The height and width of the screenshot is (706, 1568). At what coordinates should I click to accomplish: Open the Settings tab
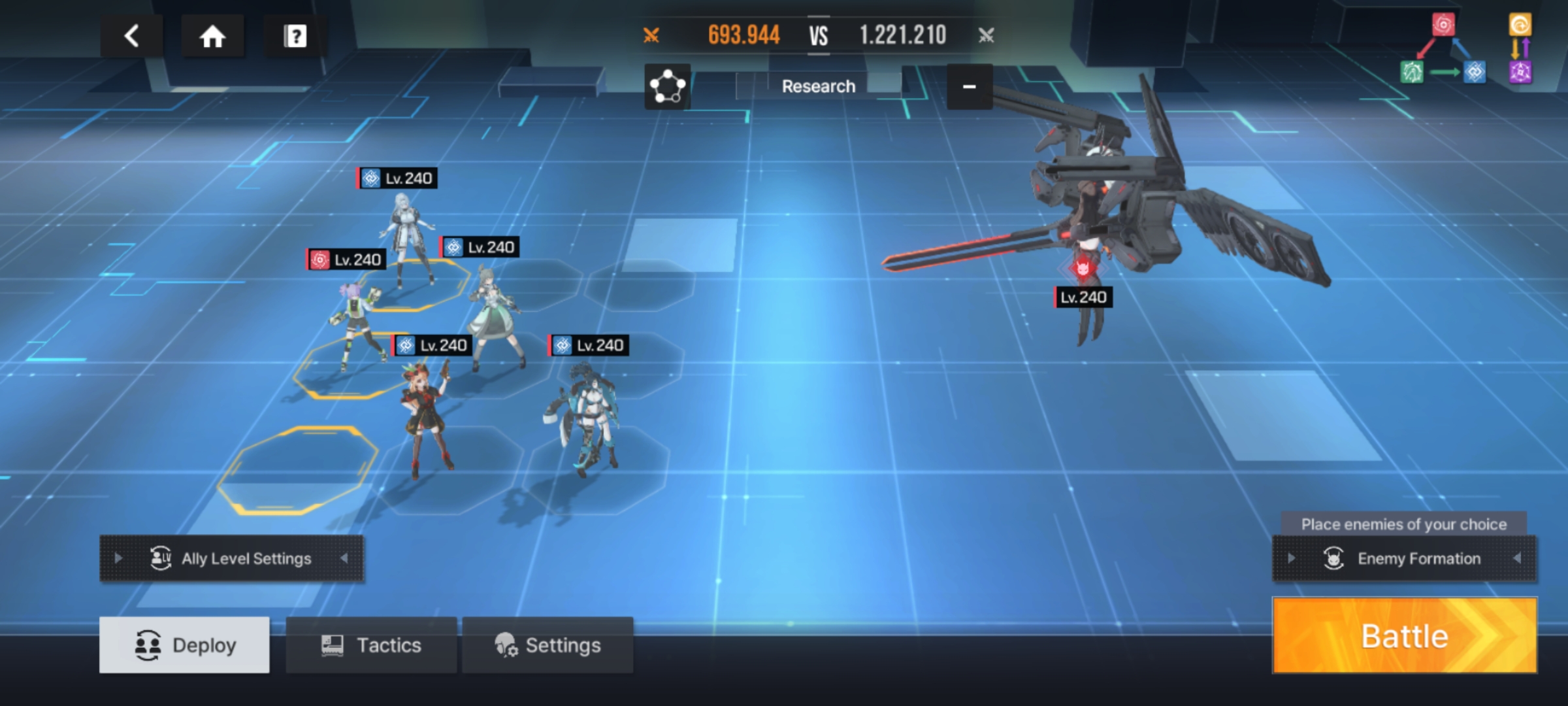547,645
